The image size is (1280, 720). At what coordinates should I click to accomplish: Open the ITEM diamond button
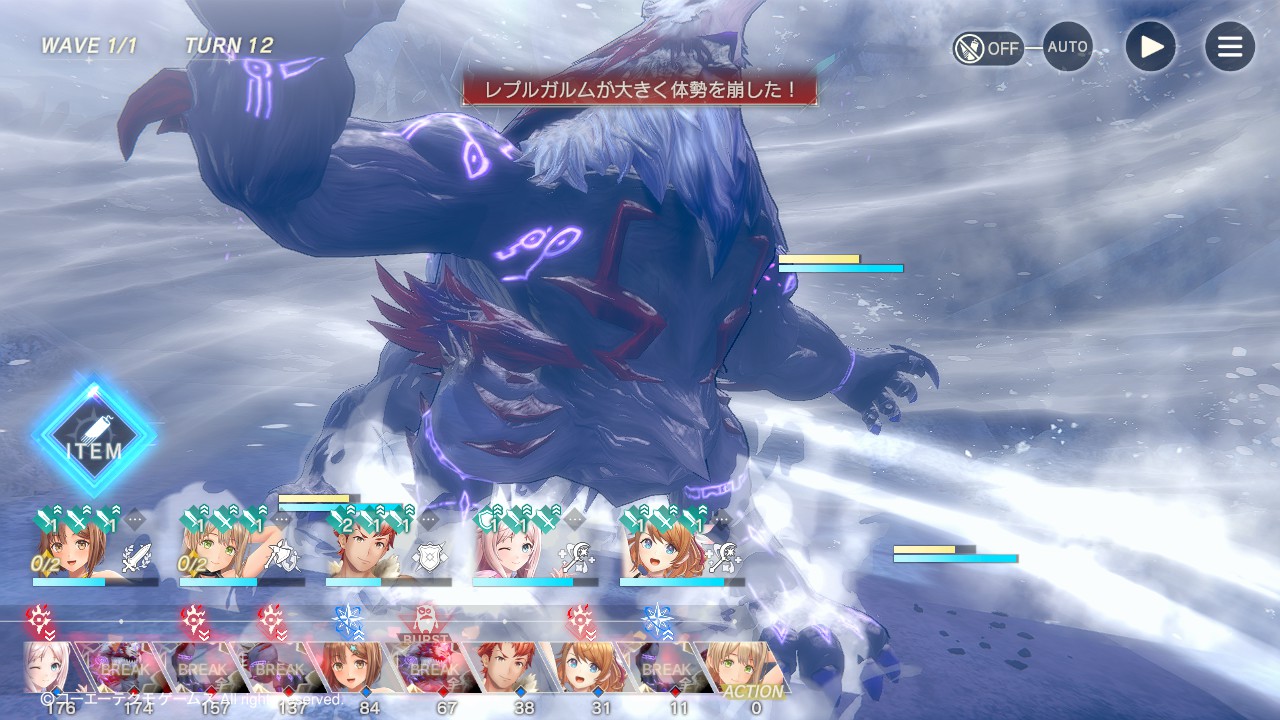pos(95,437)
